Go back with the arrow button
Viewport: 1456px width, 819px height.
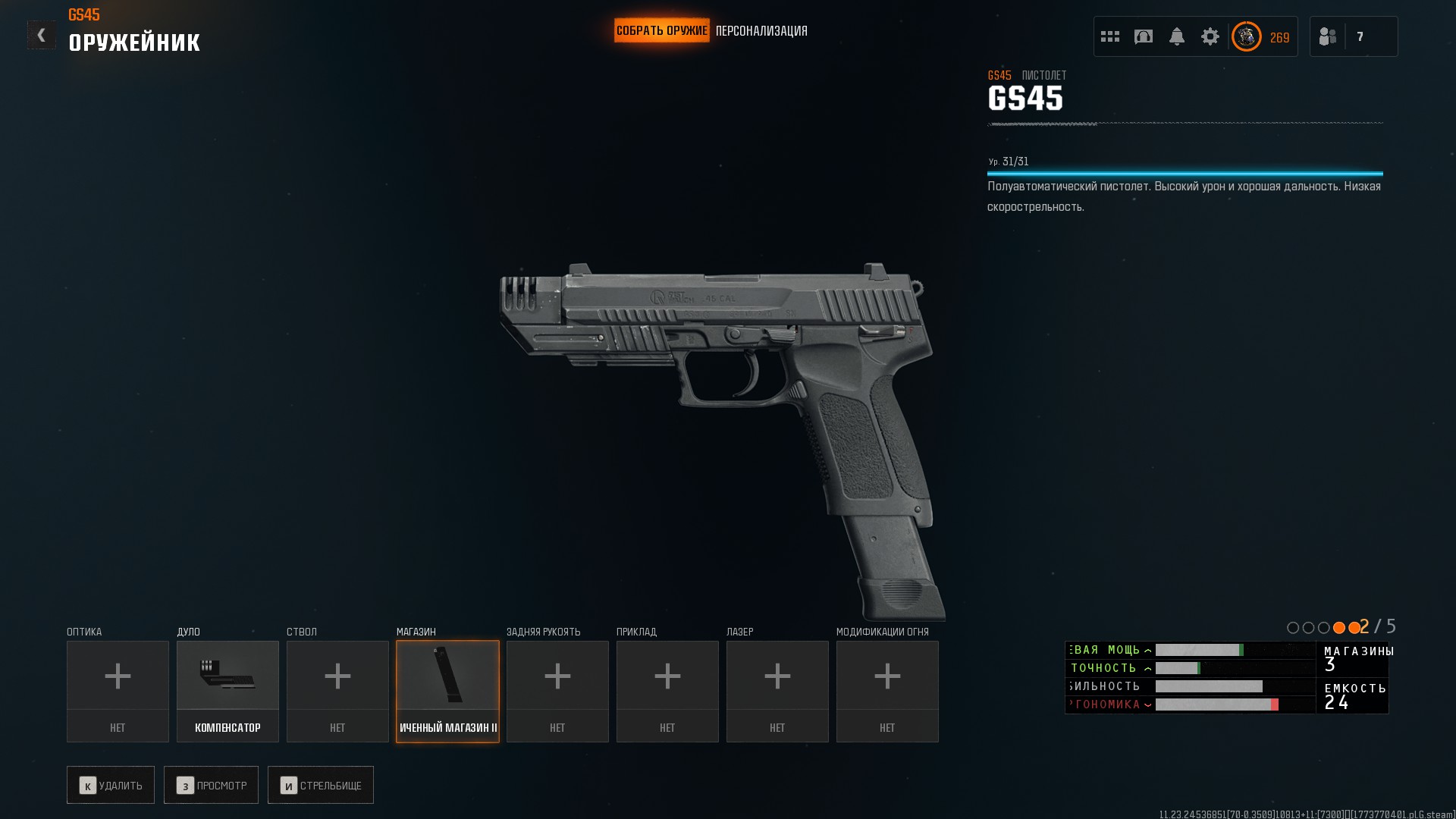[x=42, y=35]
